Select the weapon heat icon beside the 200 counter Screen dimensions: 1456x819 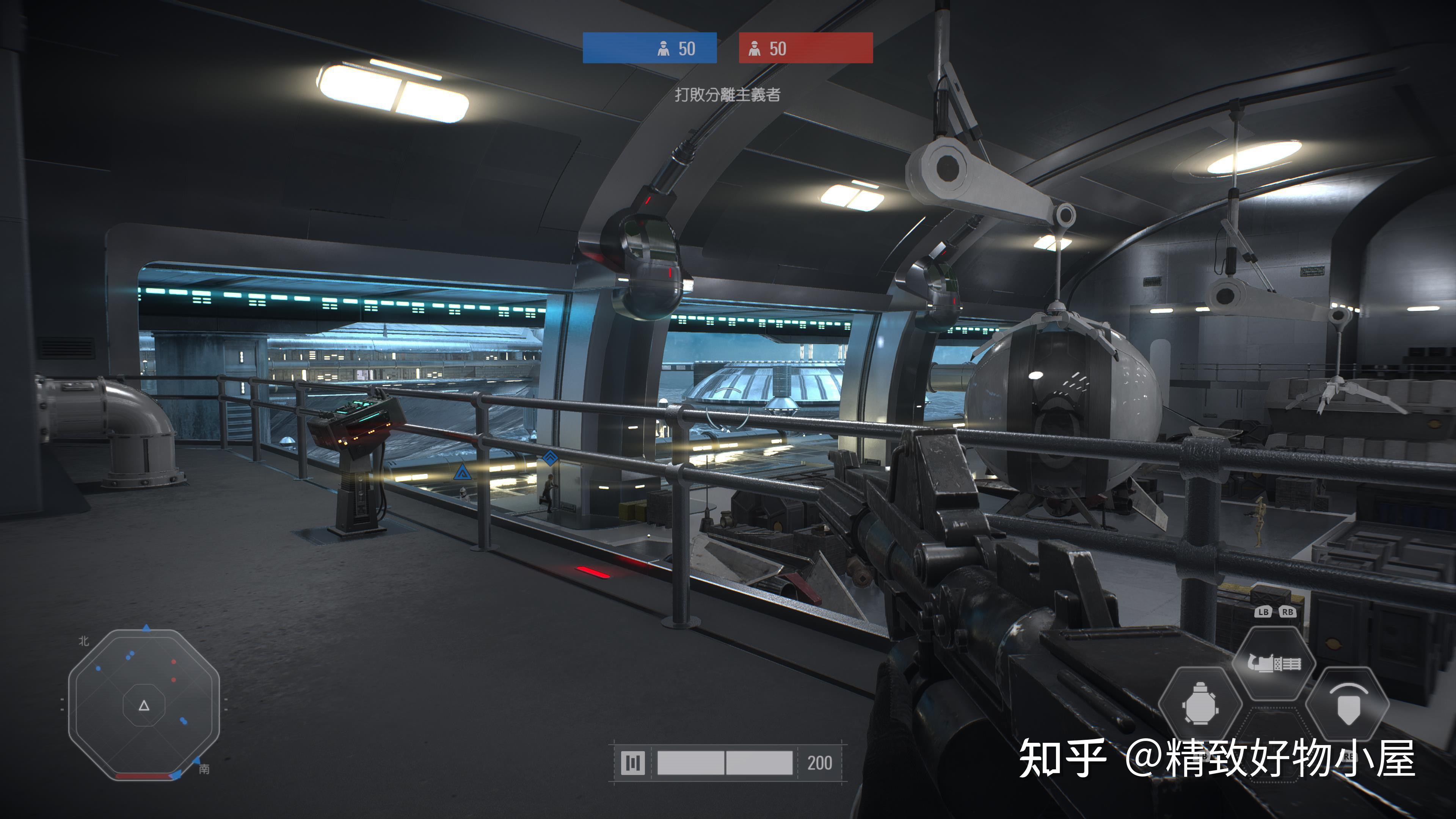tap(632, 763)
